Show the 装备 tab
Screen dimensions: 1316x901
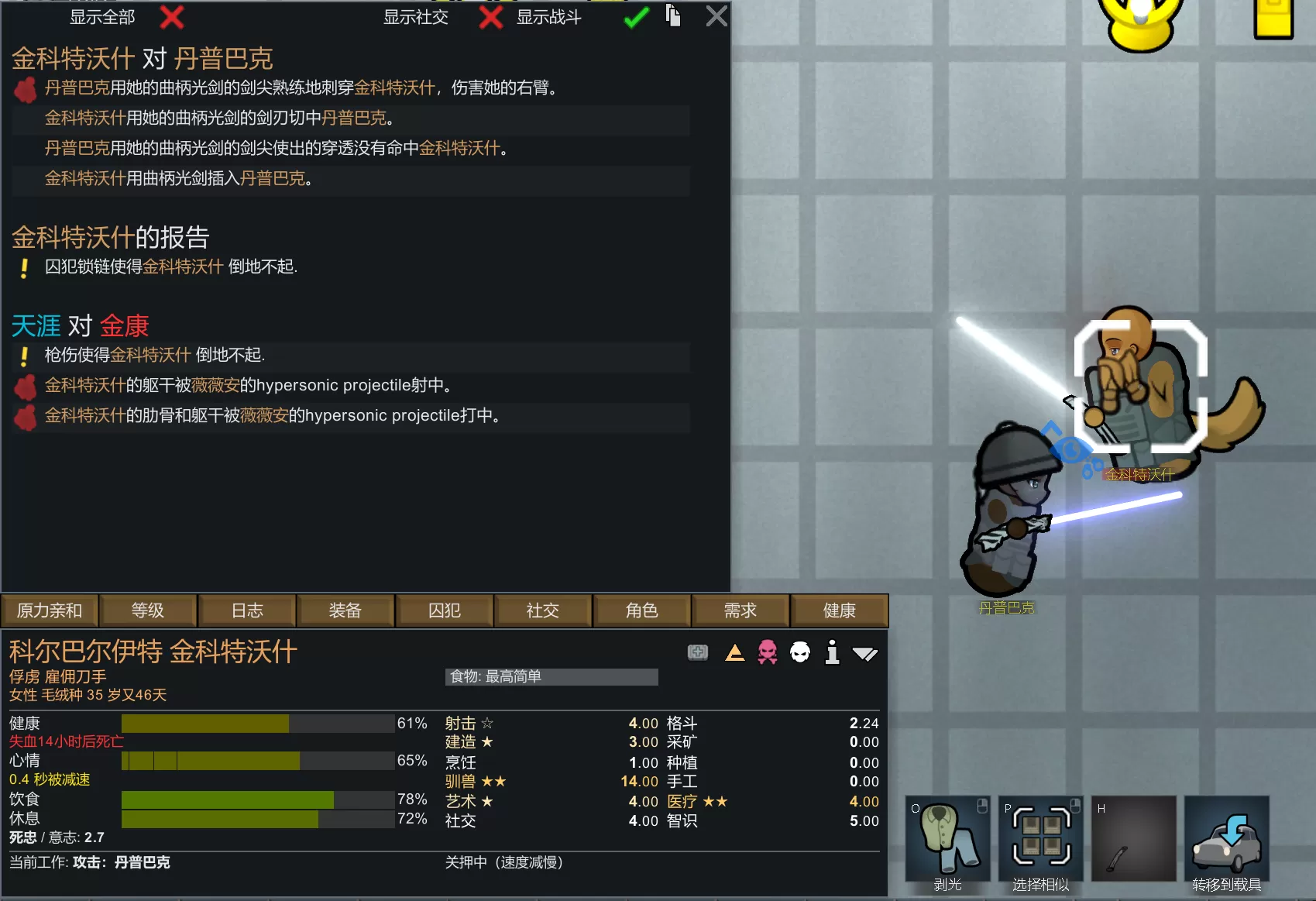click(345, 610)
